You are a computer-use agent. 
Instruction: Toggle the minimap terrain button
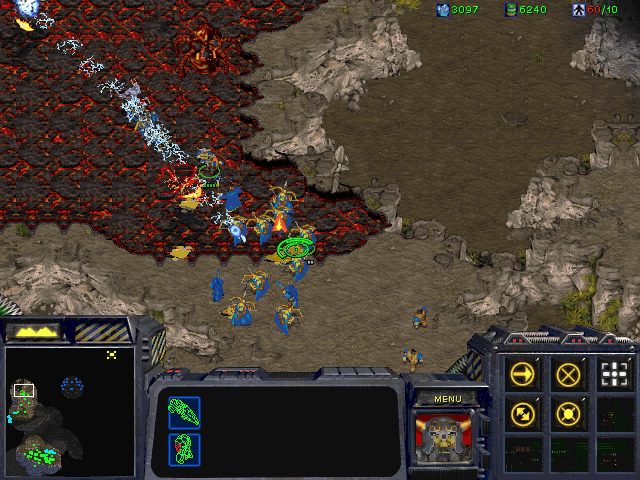pos(34,330)
